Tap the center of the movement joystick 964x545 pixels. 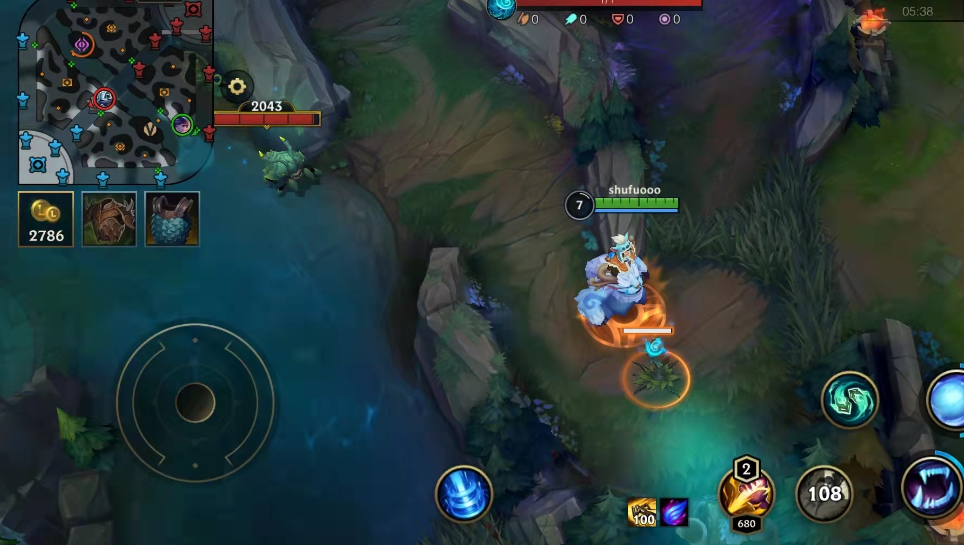click(x=195, y=403)
